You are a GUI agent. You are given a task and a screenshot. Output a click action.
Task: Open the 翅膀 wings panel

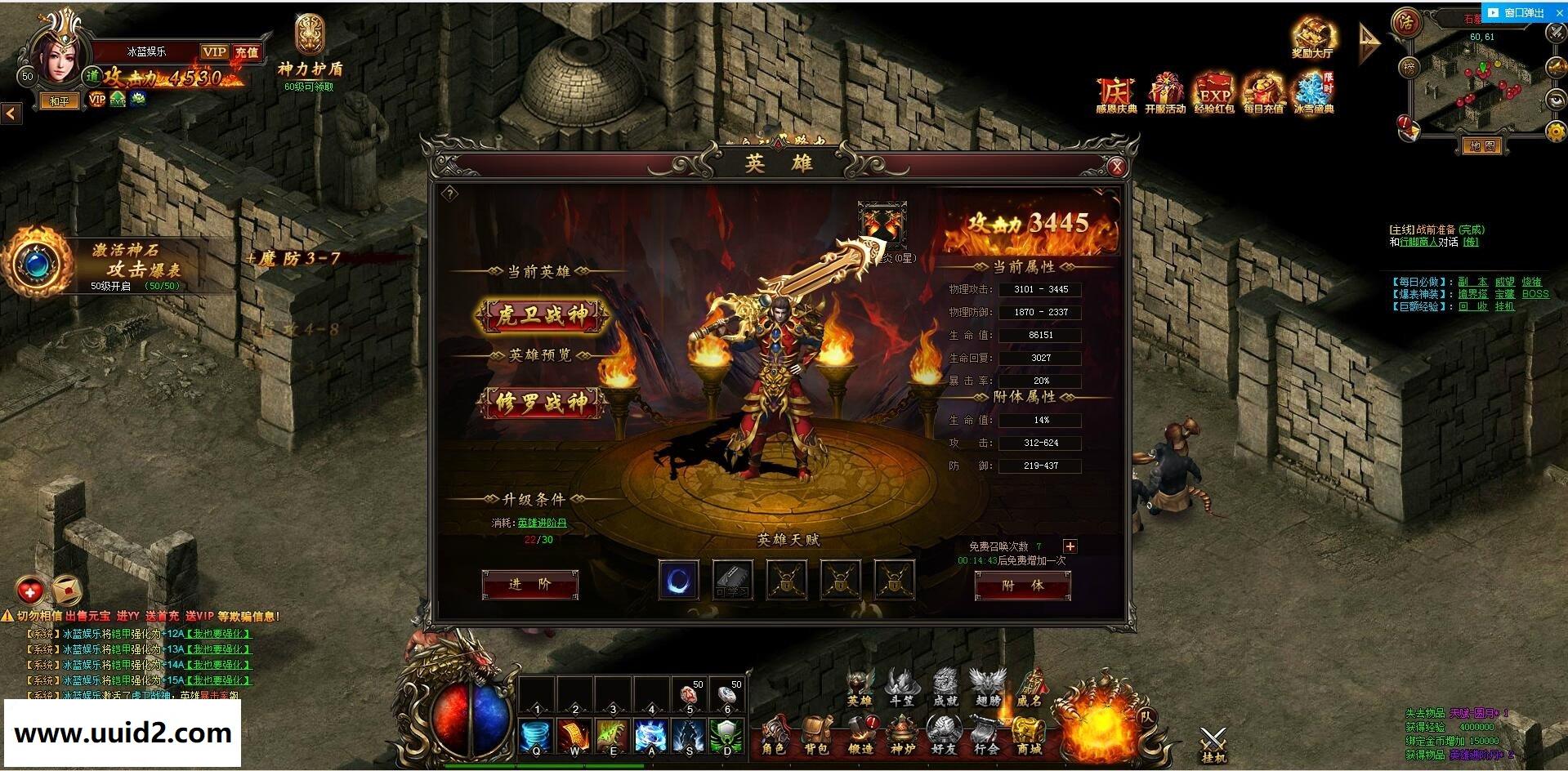click(988, 688)
